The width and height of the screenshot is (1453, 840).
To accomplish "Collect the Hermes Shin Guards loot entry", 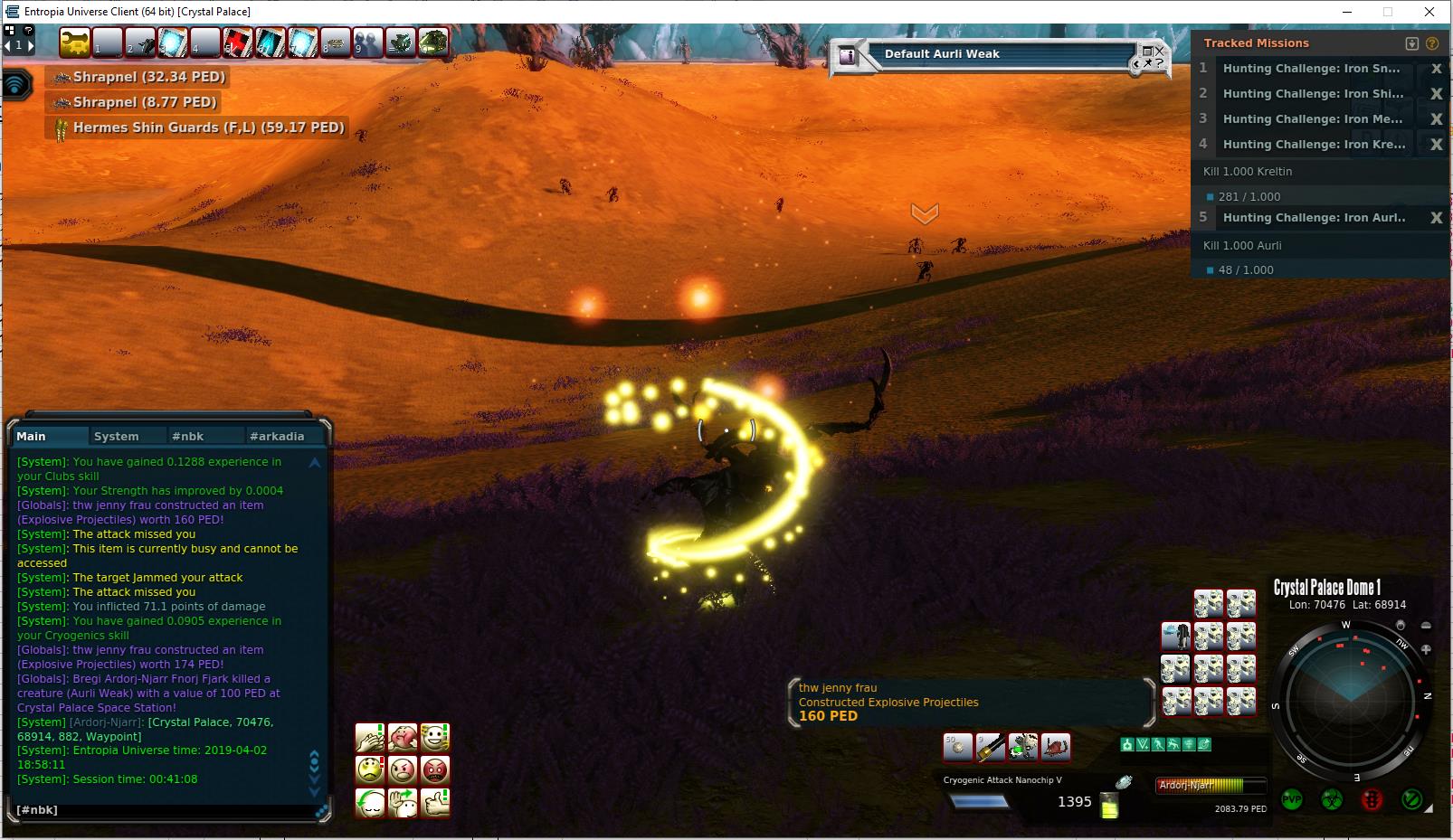I will click(197, 128).
